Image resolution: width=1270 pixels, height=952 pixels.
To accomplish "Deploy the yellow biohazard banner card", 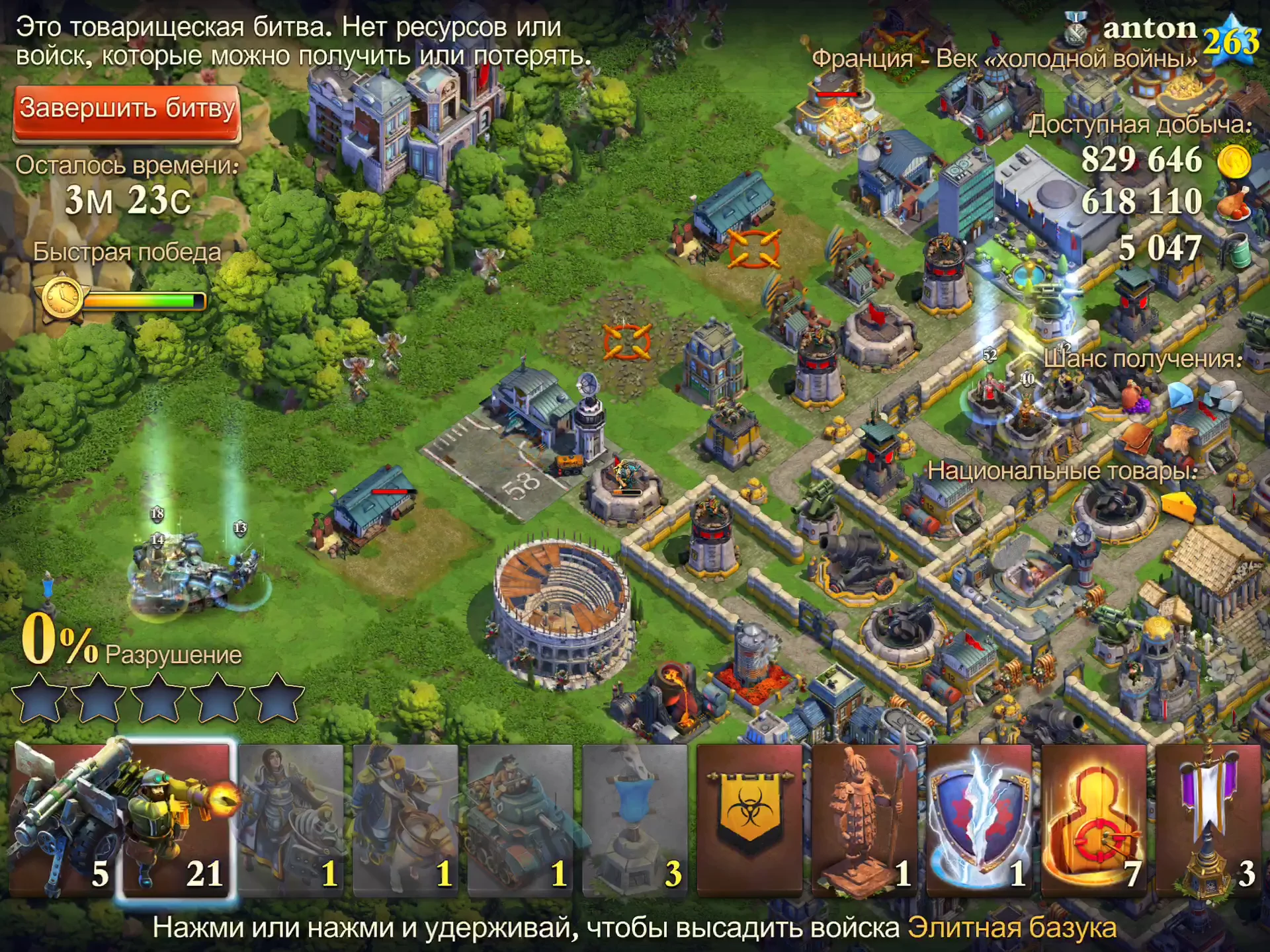I will click(749, 820).
